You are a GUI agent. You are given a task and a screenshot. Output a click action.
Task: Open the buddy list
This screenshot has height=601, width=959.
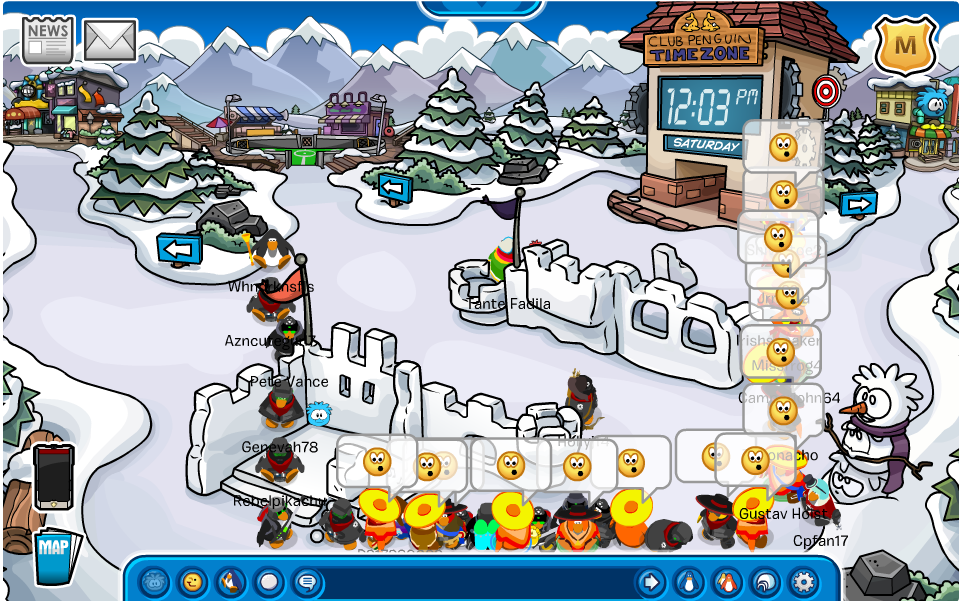tap(727, 581)
